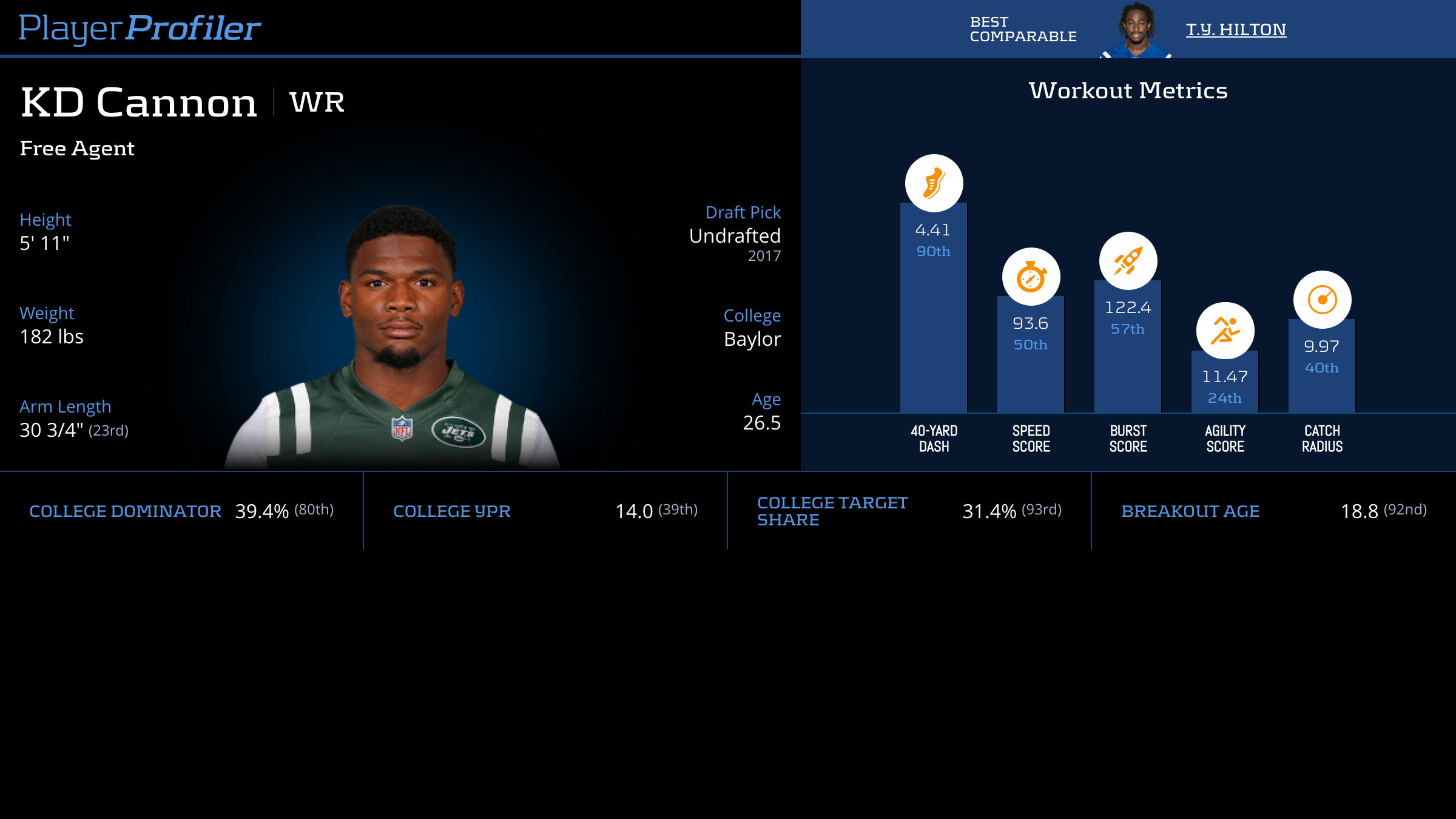Choose the Burst Score rocket icon
This screenshot has height=819, width=1456.
click(1128, 261)
